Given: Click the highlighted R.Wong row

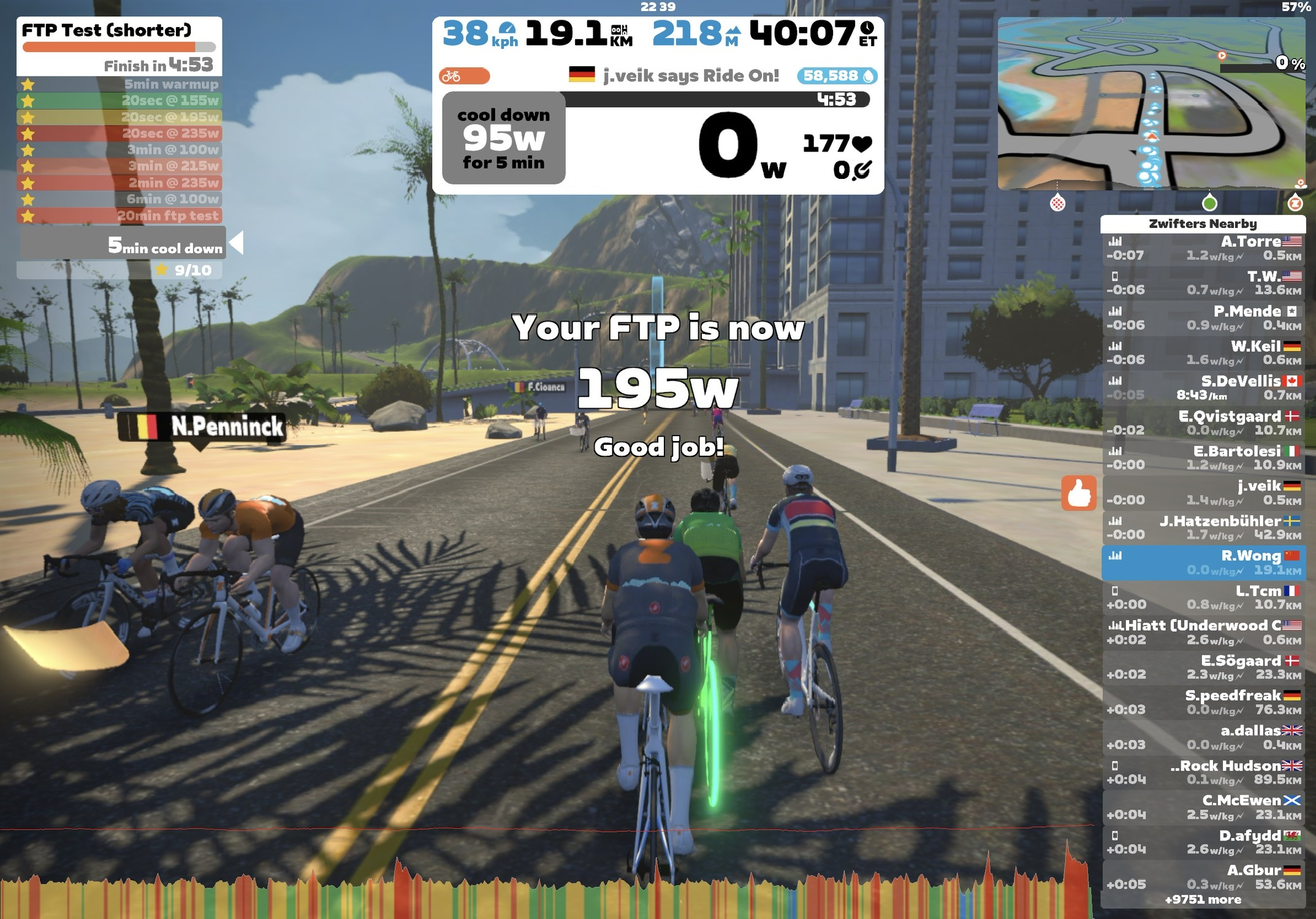Looking at the screenshot, I should (1203, 562).
